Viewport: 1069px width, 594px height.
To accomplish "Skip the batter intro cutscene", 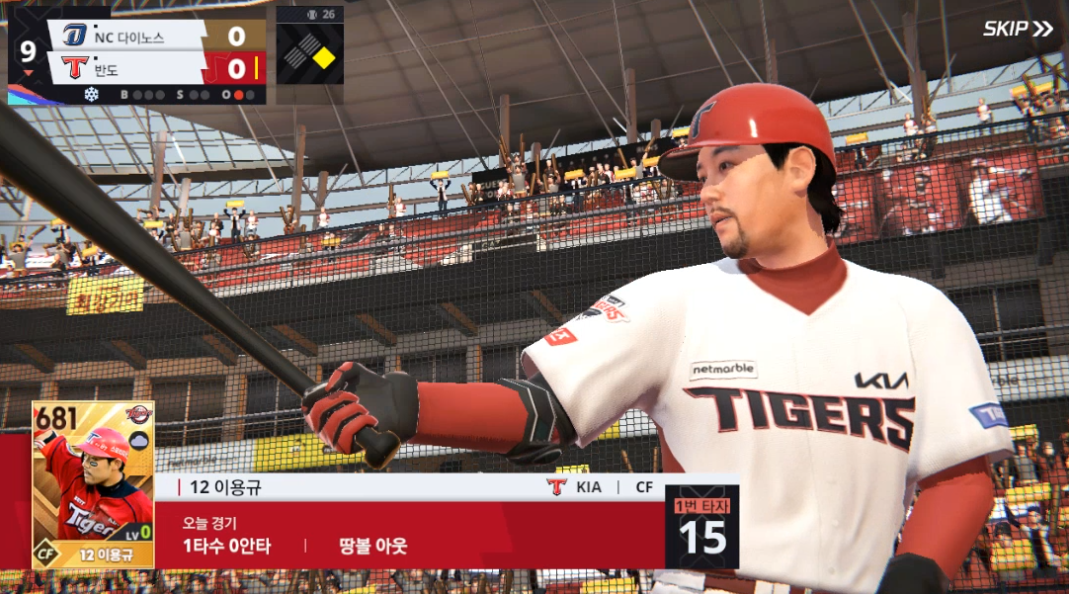I will (1017, 29).
